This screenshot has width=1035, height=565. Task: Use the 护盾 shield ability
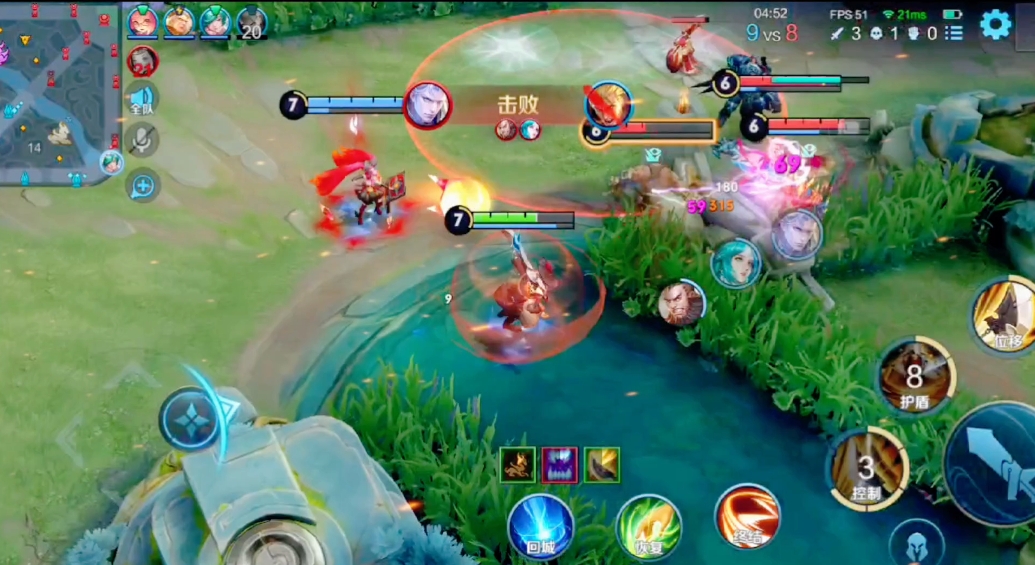[x=914, y=376]
